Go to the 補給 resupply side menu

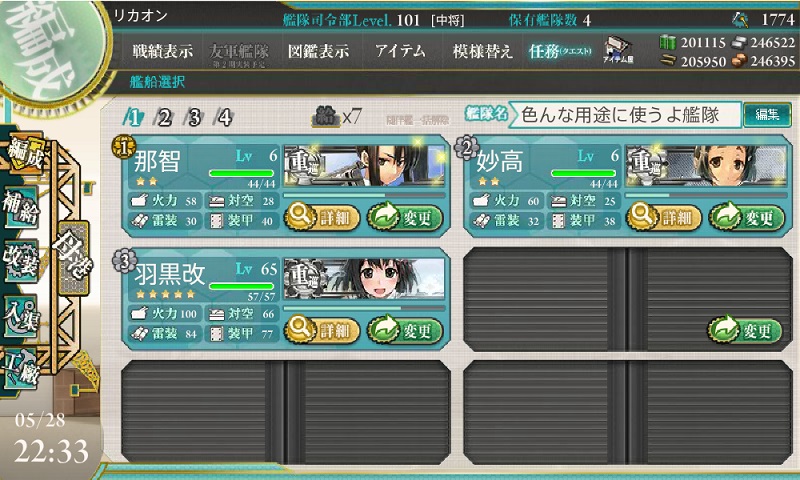pyautogui.click(x=22, y=205)
